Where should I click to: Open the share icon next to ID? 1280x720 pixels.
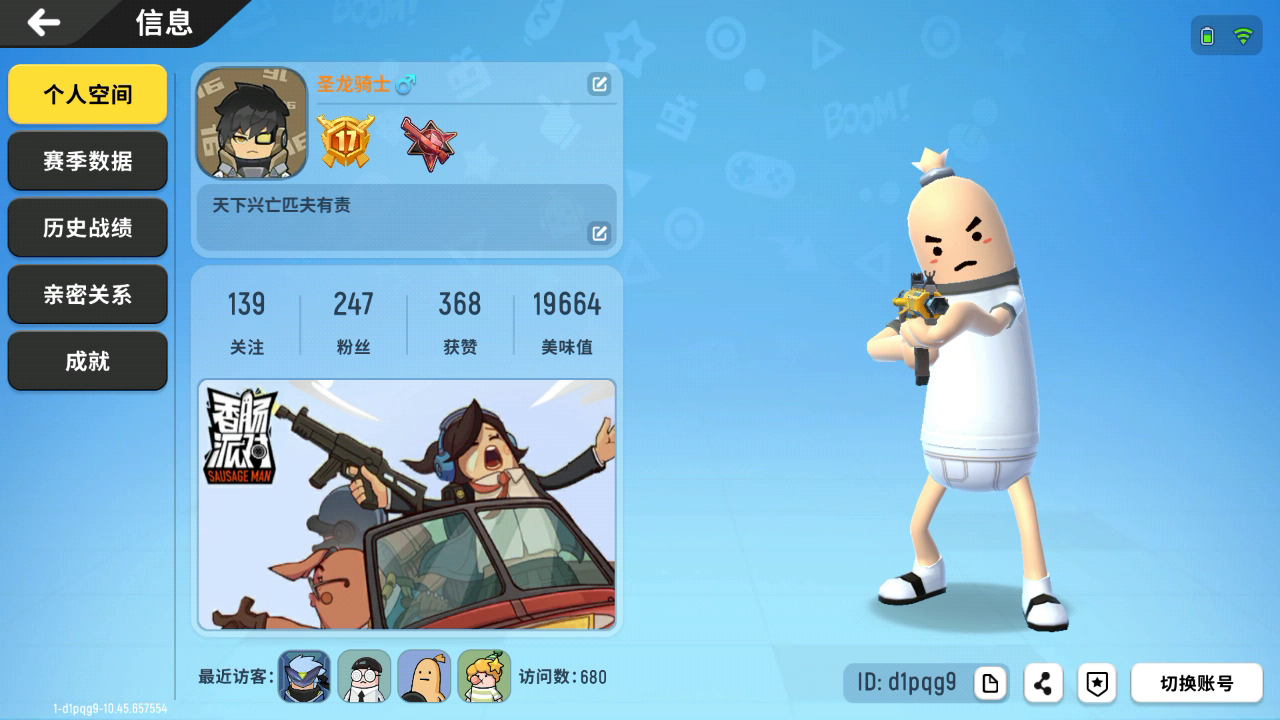coord(1042,682)
